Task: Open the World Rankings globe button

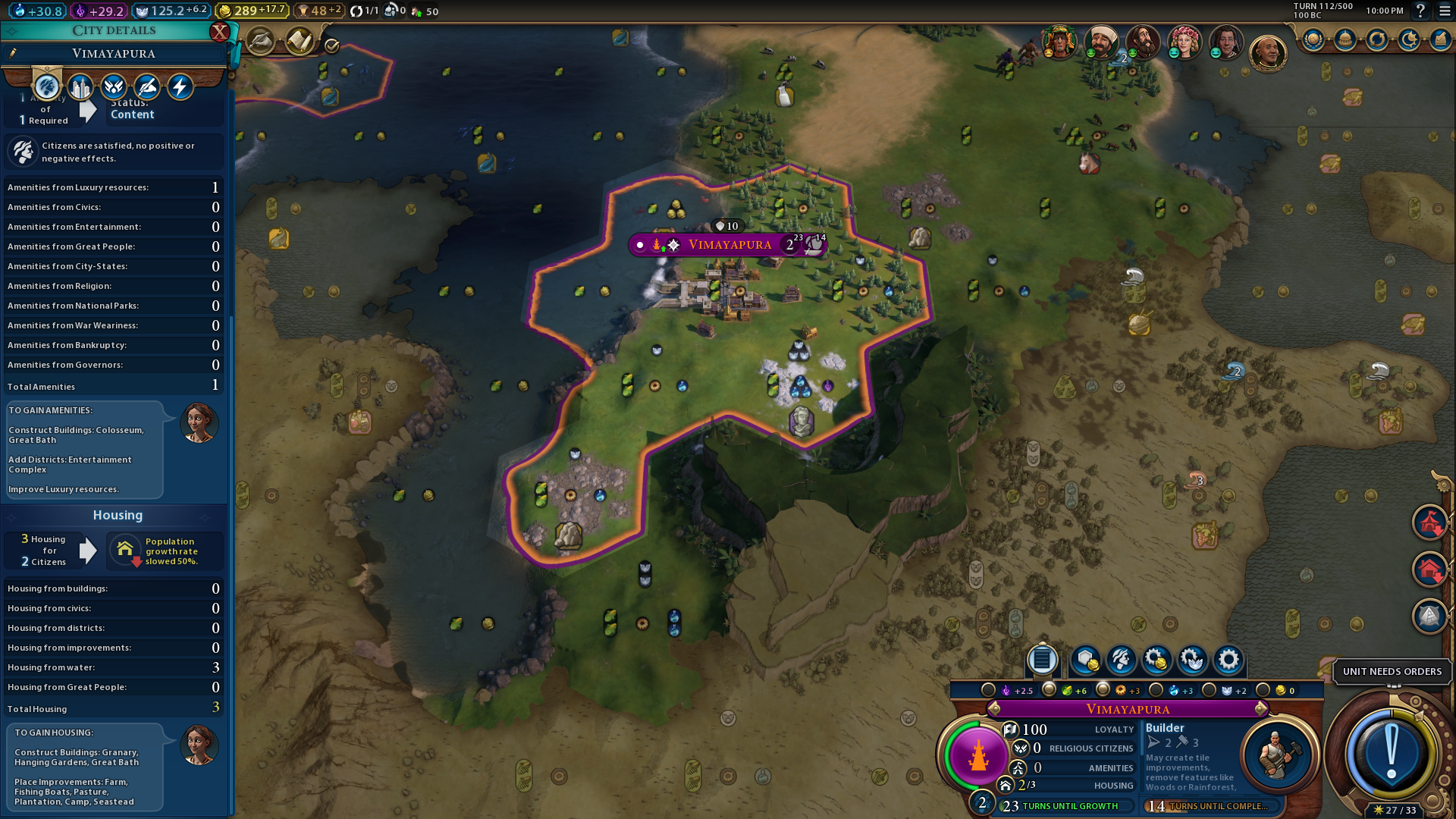Action: tap(1313, 40)
